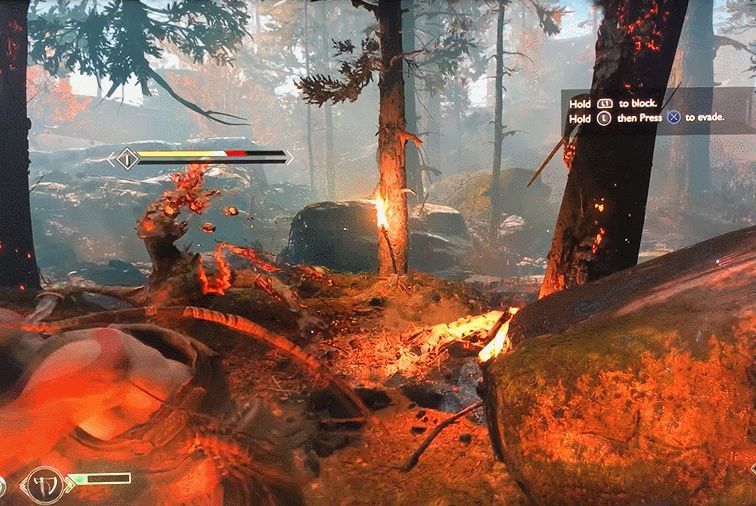Click the enemy level diamond marked 1

coord(126,158)
